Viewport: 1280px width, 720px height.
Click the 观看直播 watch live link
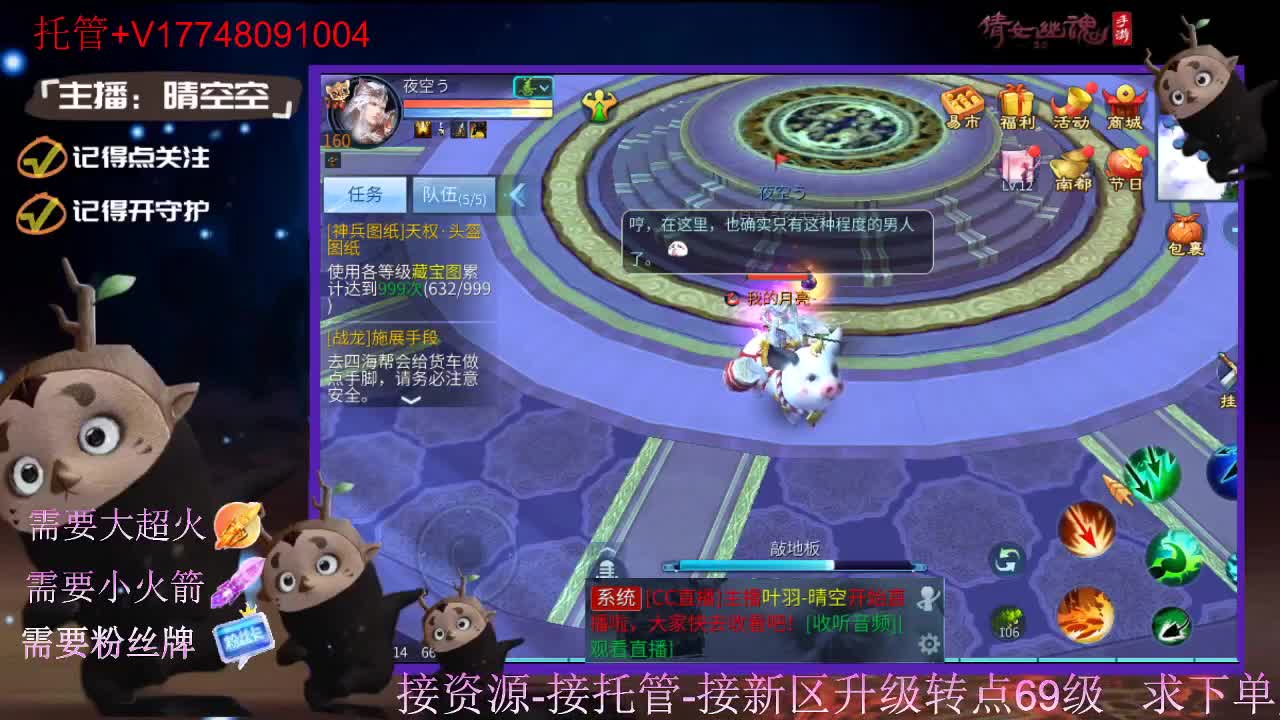[631, 646]
